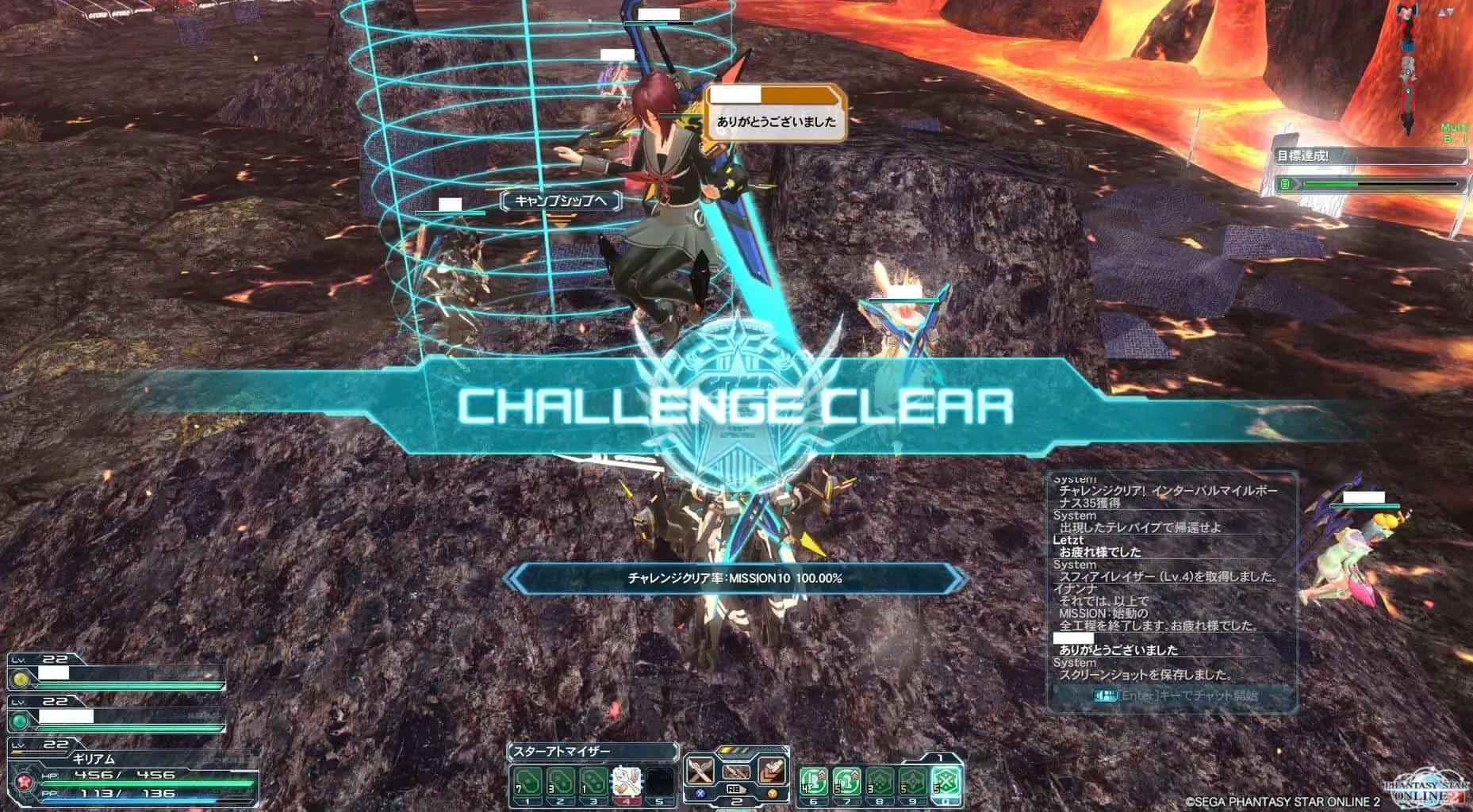Use the subpalette slot 6 skill icon
This screenshot has height=812, width=1473.
pos(814,783)
